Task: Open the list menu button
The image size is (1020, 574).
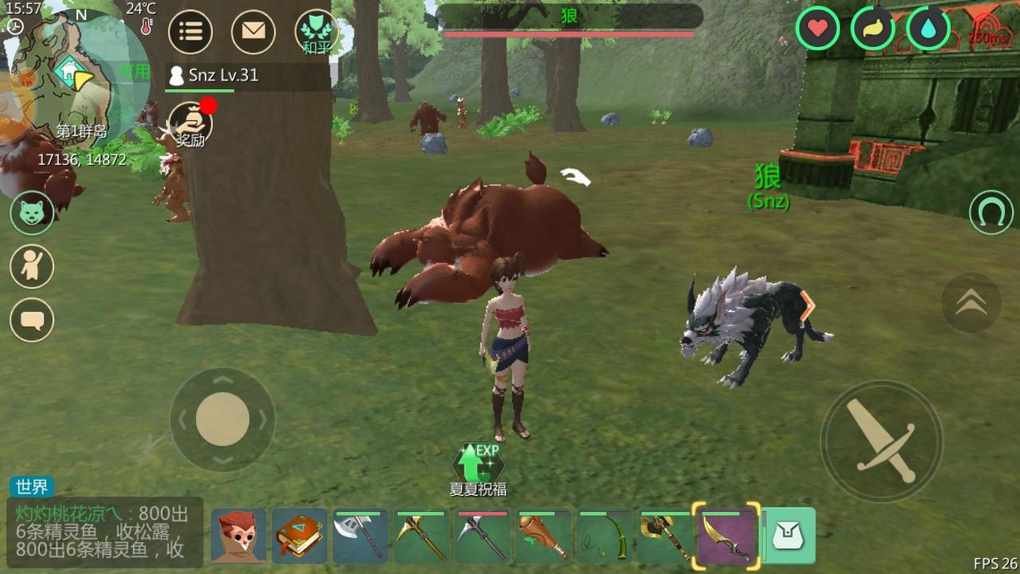Action: [x=190, y=33]
